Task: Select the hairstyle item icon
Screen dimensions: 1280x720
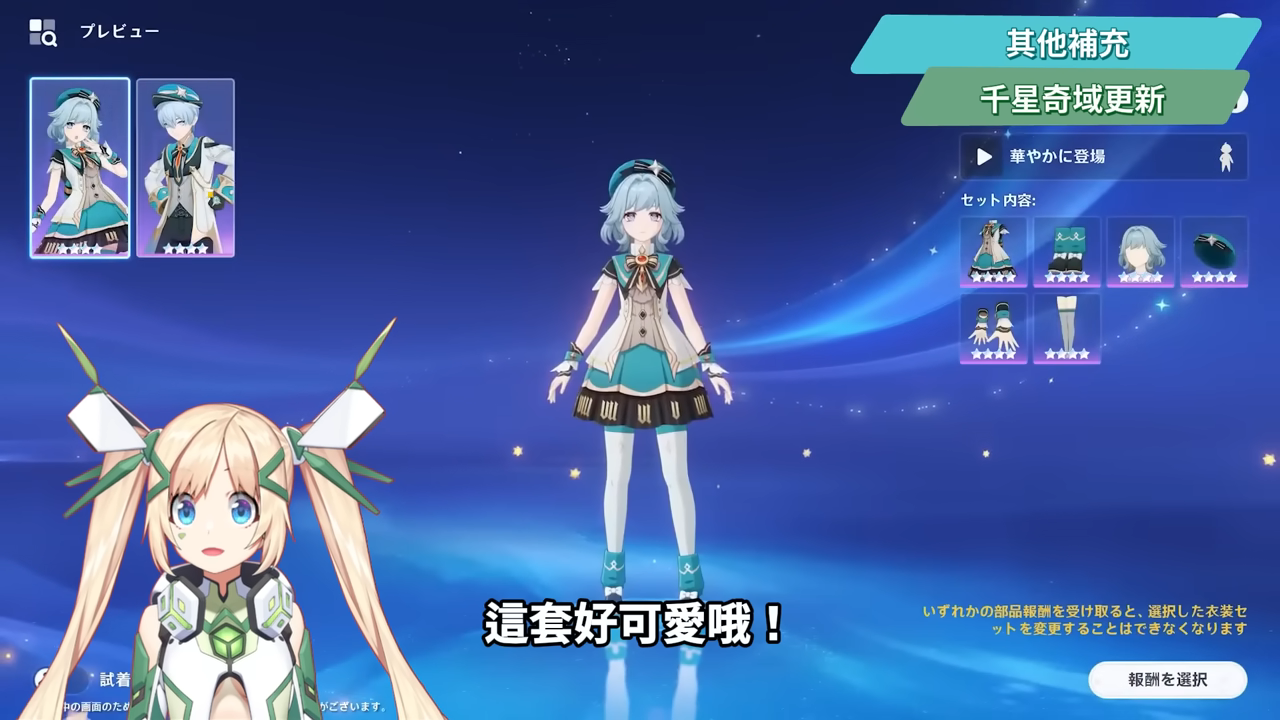Action: point(1139,253)
